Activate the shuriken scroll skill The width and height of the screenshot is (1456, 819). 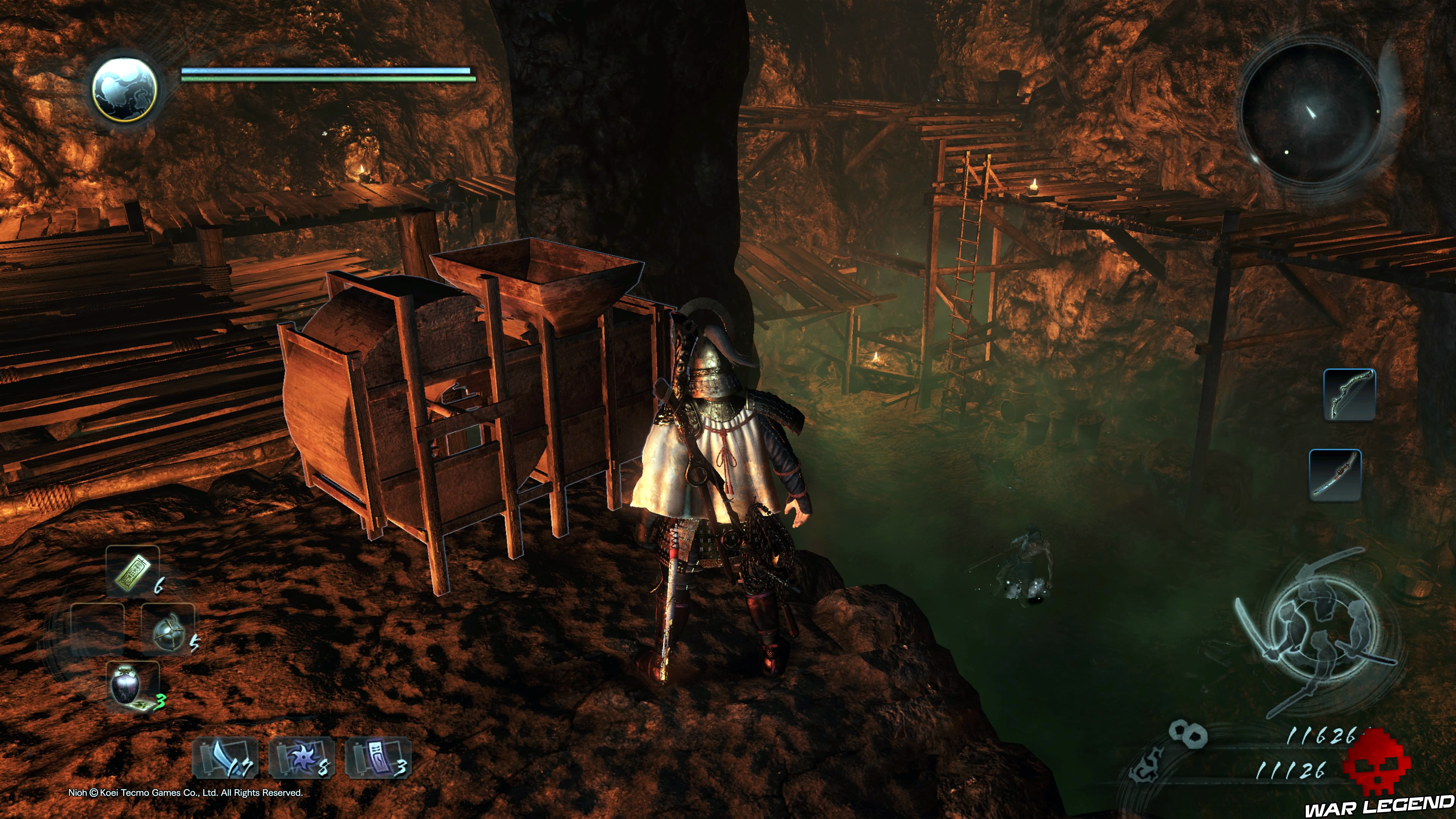(302, 758)
